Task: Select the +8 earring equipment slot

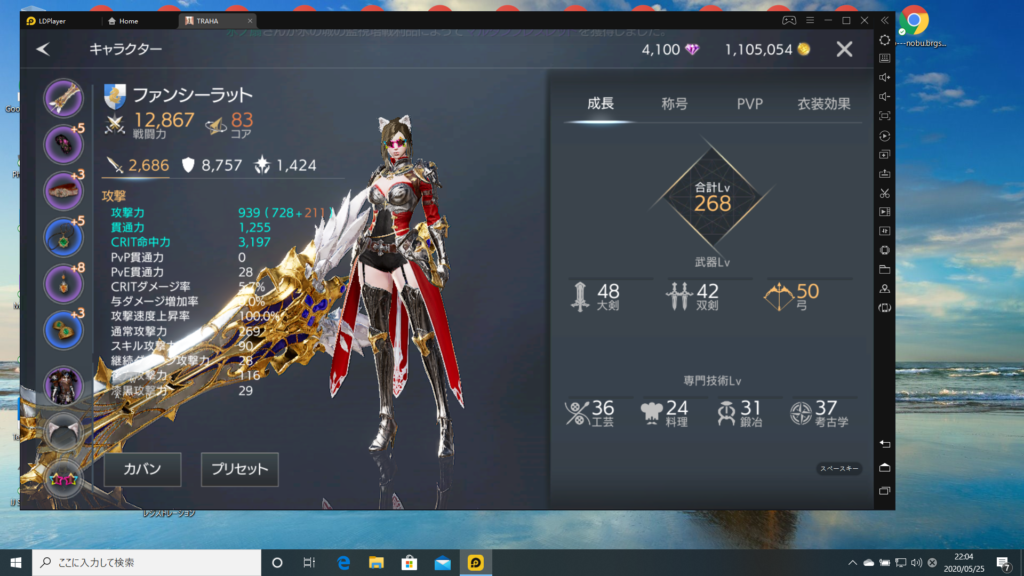Action: click(64, 284)
